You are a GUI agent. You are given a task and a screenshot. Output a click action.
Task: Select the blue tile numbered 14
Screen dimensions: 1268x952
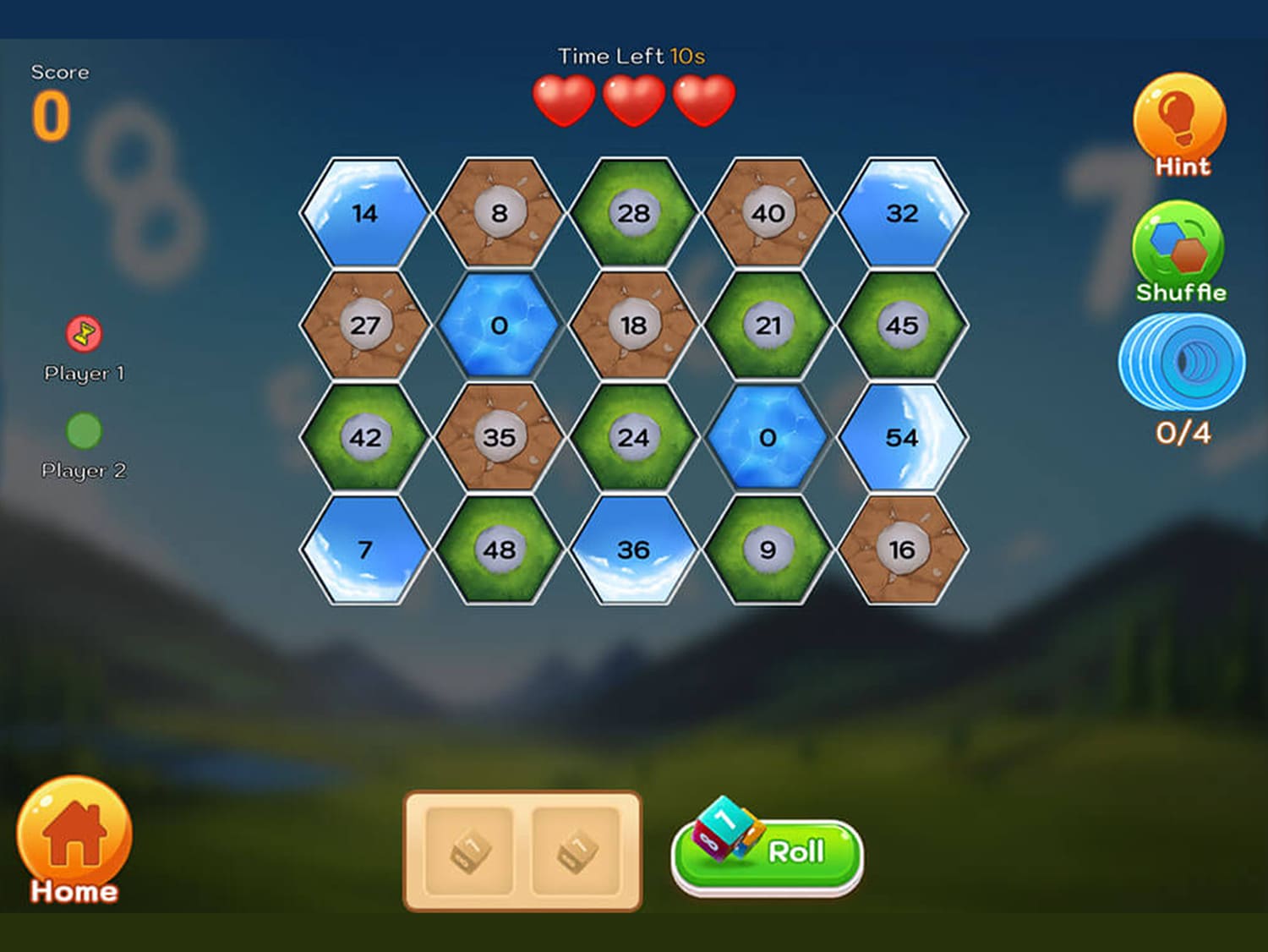pyautogui.click(x=365, y=213)
